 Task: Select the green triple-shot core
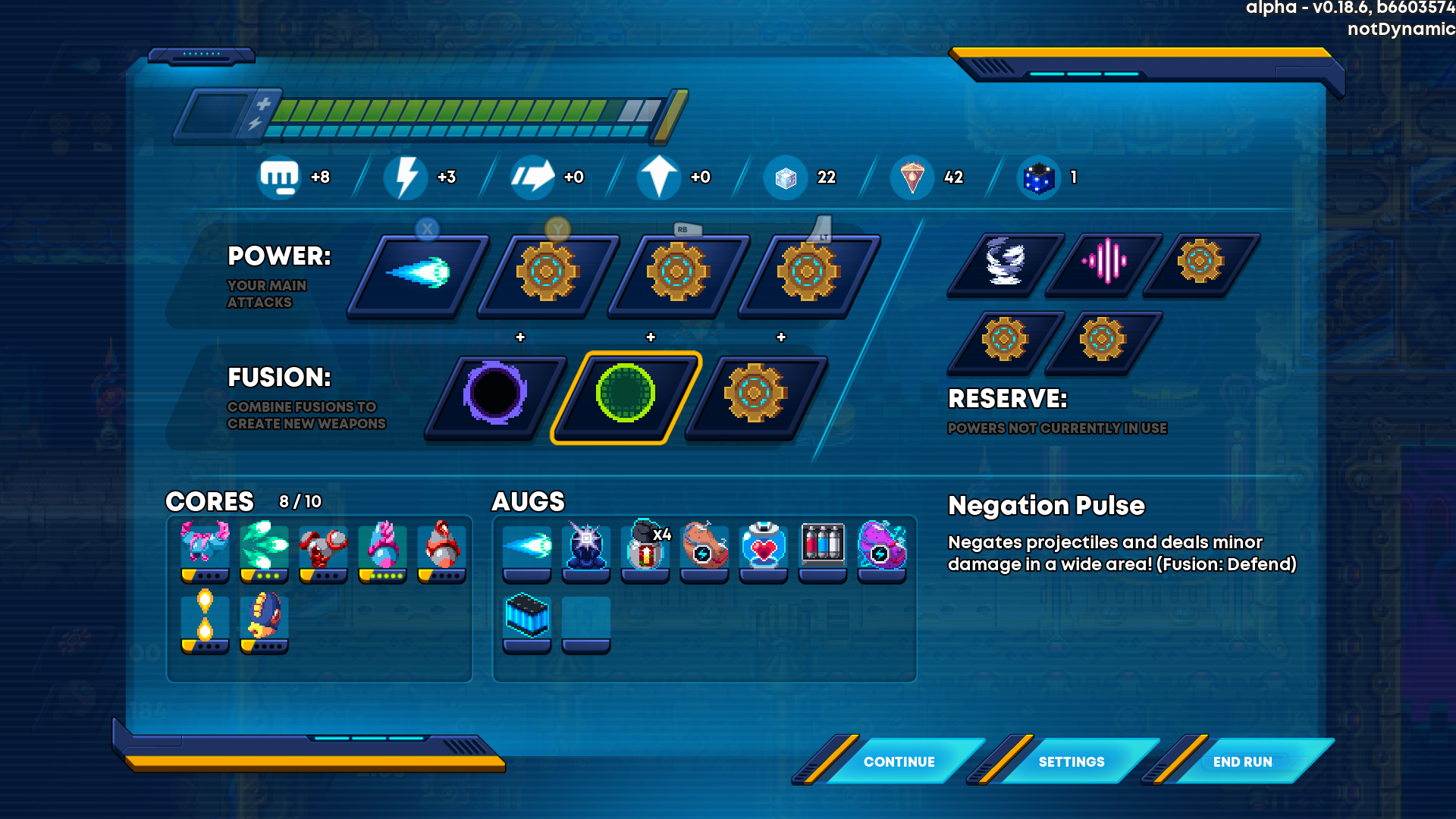tap(264, 548)
